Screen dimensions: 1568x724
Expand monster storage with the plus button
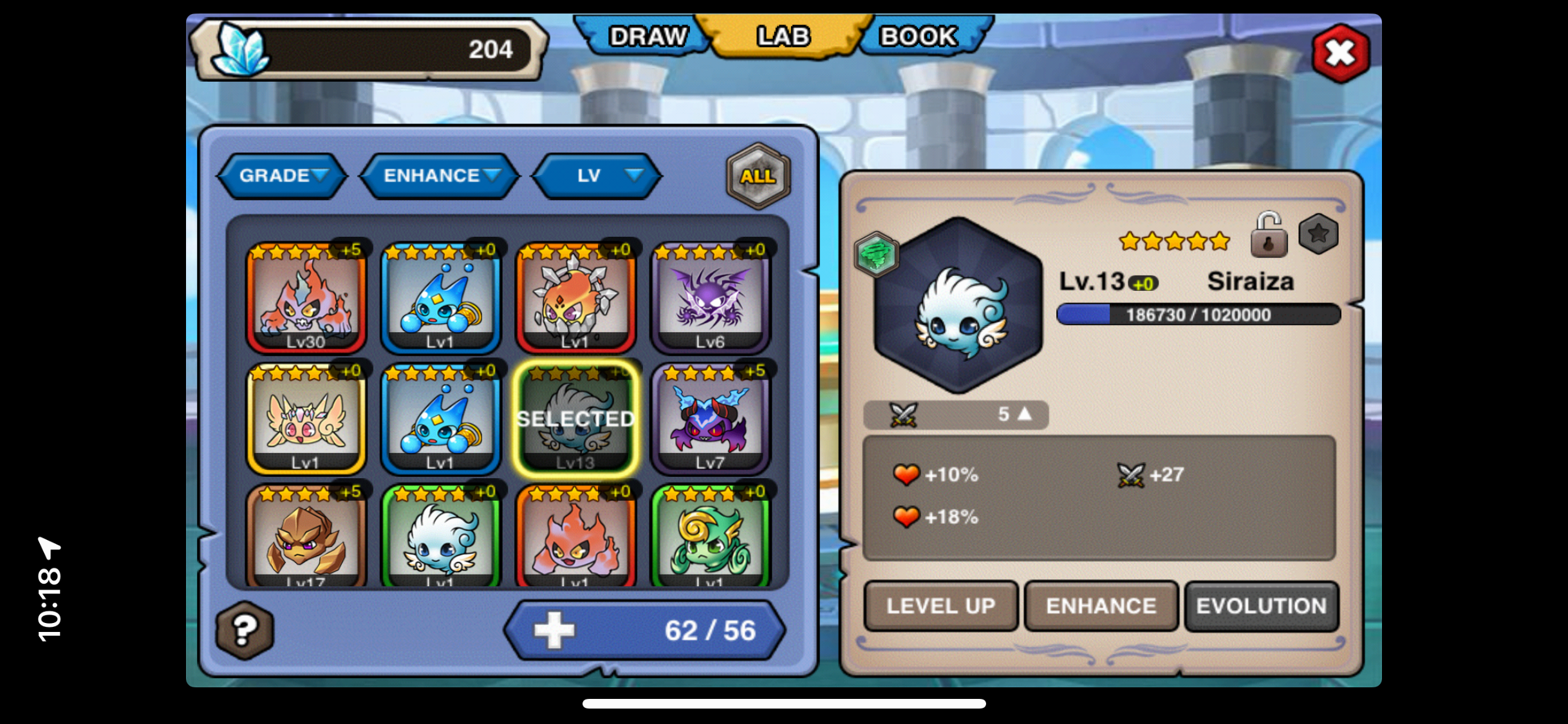(554, 630)
